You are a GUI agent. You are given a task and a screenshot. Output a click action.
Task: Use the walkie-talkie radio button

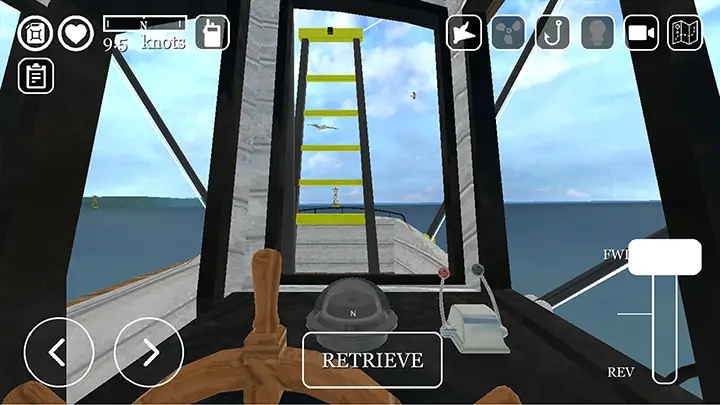pyautogui.click(x=212, y=33)
